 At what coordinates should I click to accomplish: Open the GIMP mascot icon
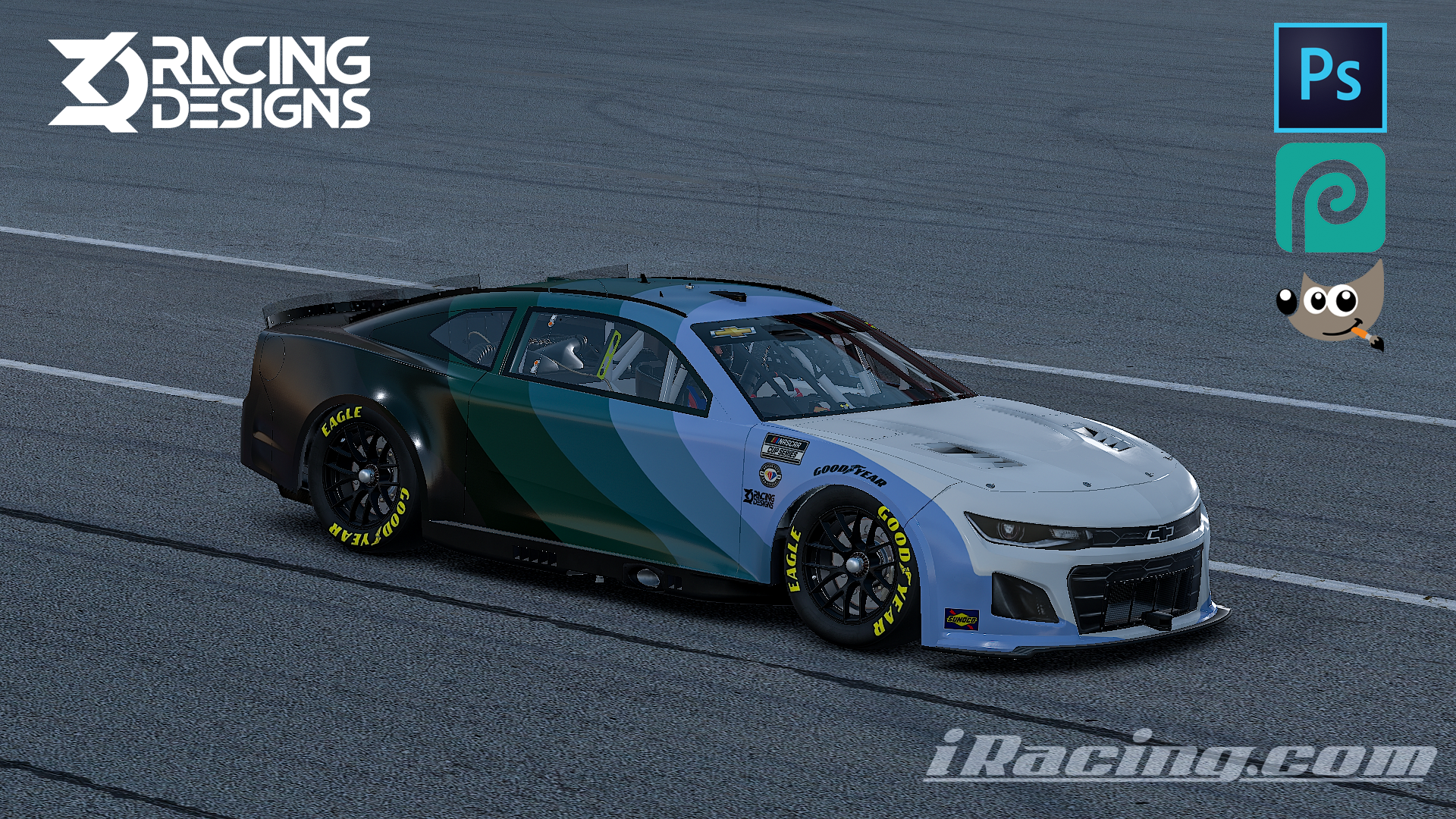click(x=1330, y=307)
